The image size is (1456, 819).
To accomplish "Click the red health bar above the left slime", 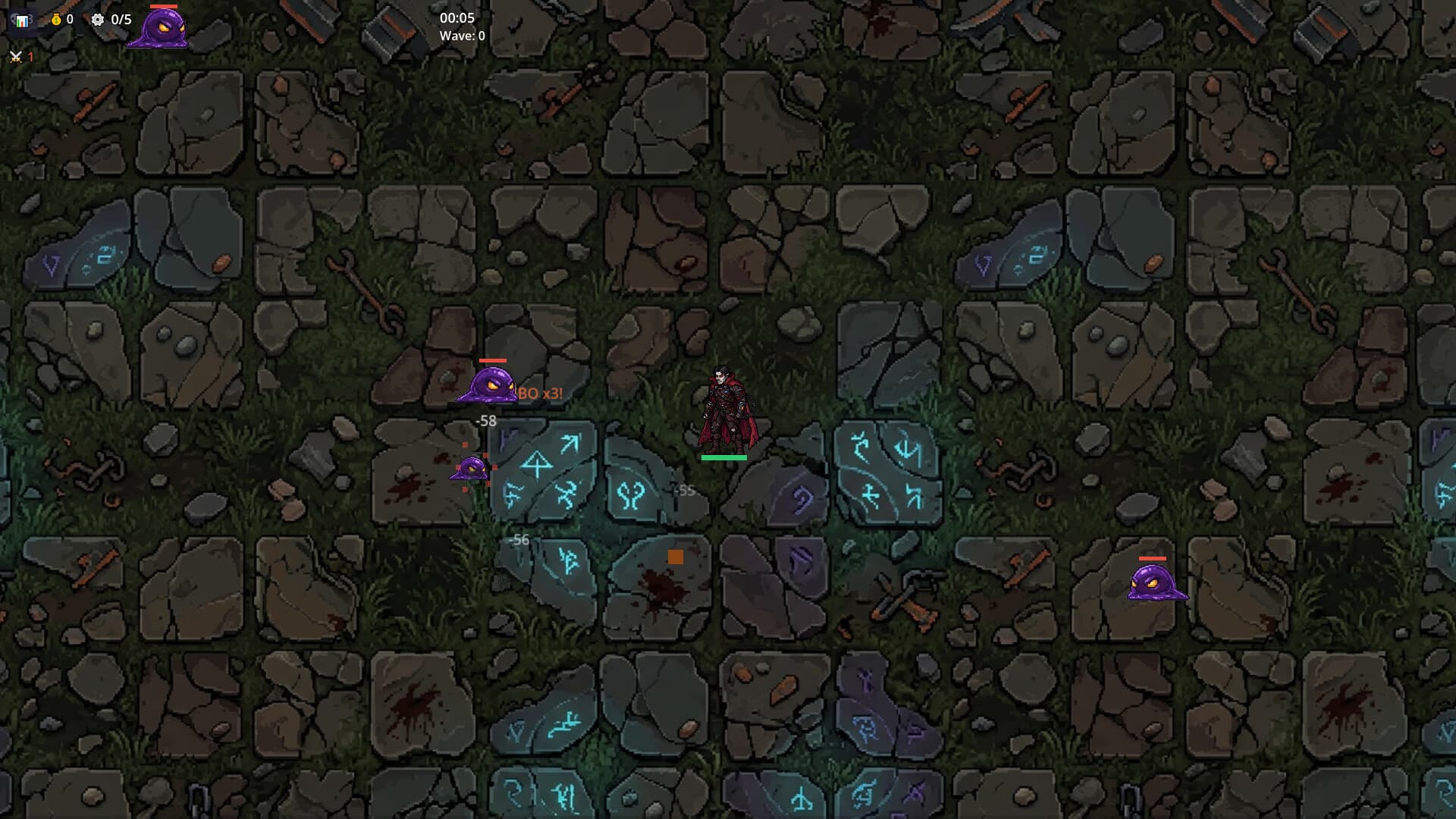I will (494, 361).
